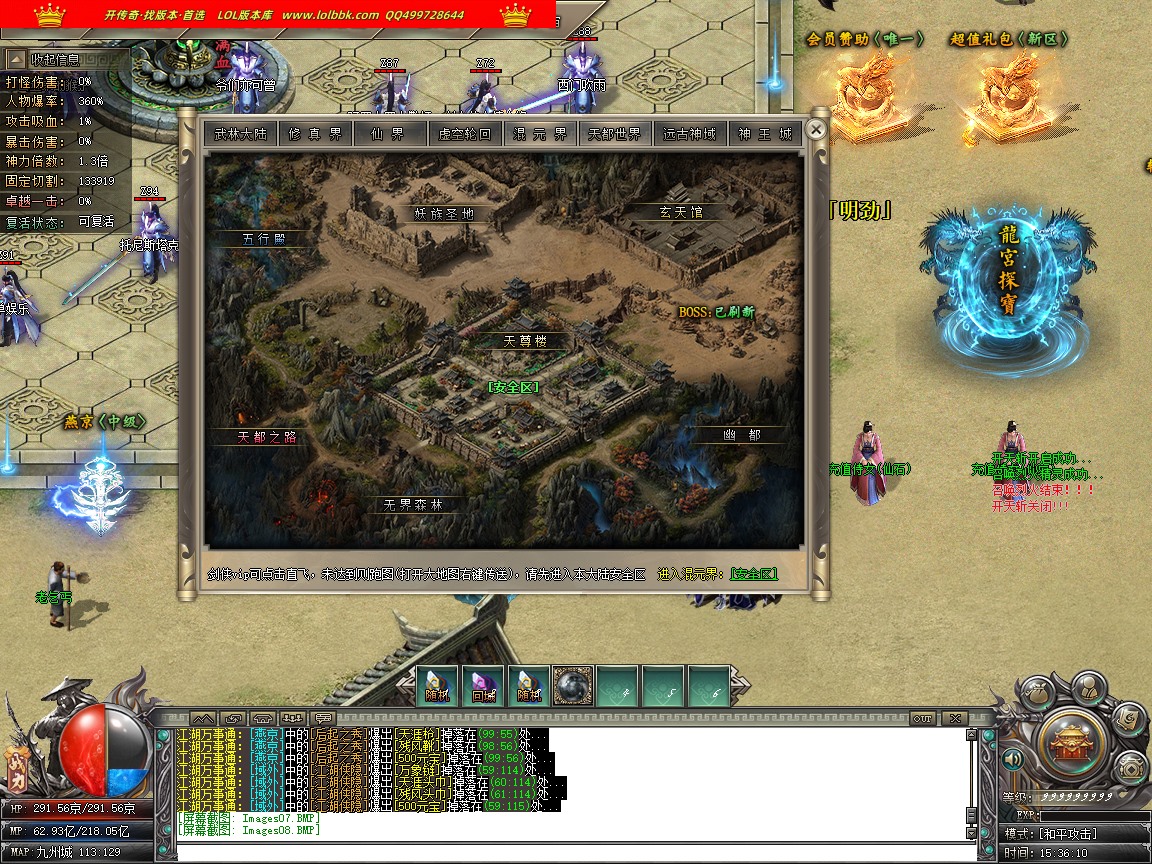The height and width of the screenshot is (864, 1152).
Task: Select the 神王城 tab
Action: click(x=765, y=133)
